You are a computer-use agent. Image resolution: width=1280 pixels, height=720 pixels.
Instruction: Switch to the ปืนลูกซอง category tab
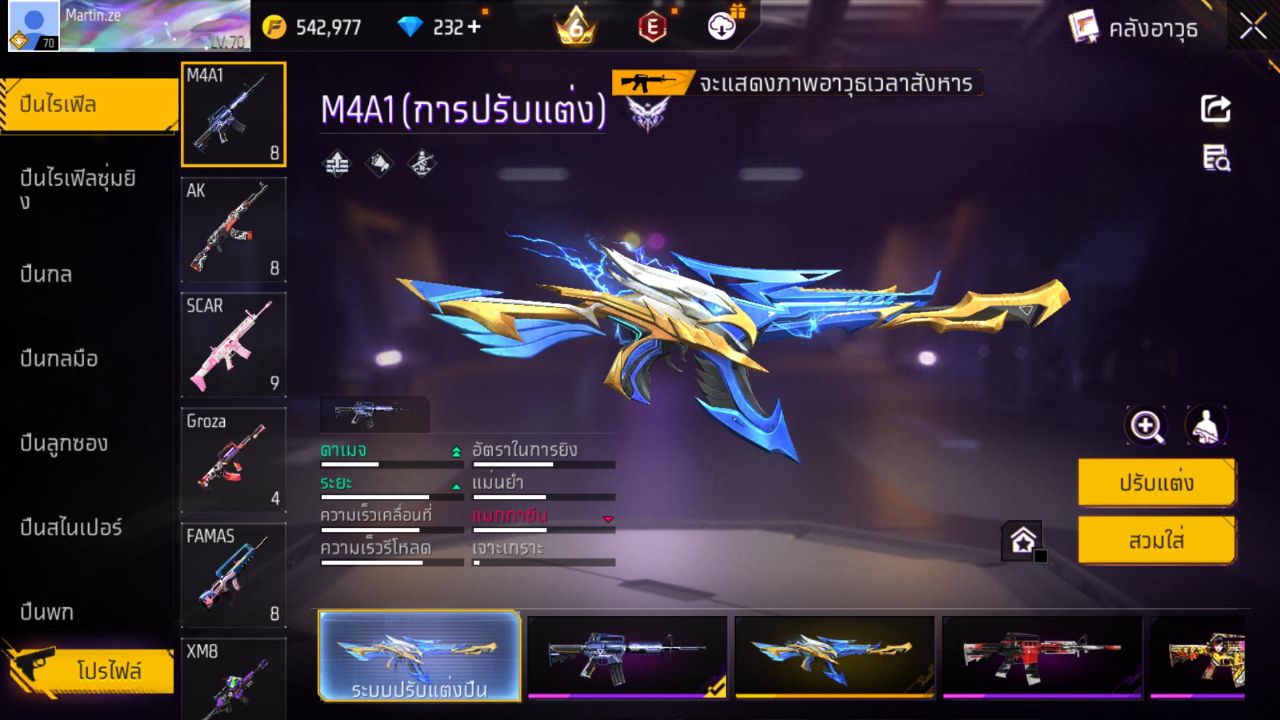63,443
